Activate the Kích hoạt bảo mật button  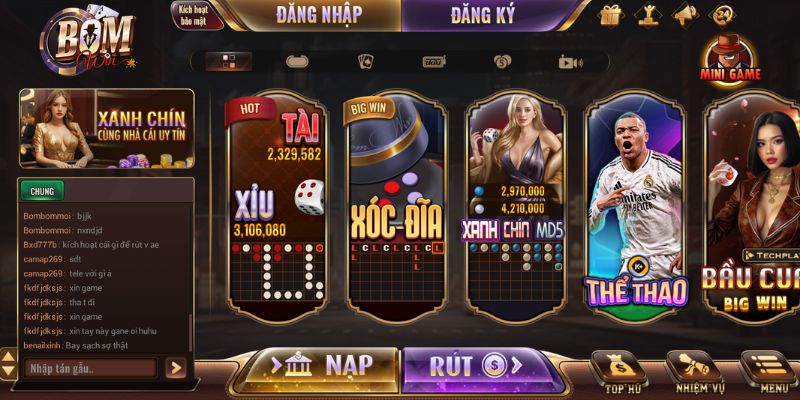point(199,15)
